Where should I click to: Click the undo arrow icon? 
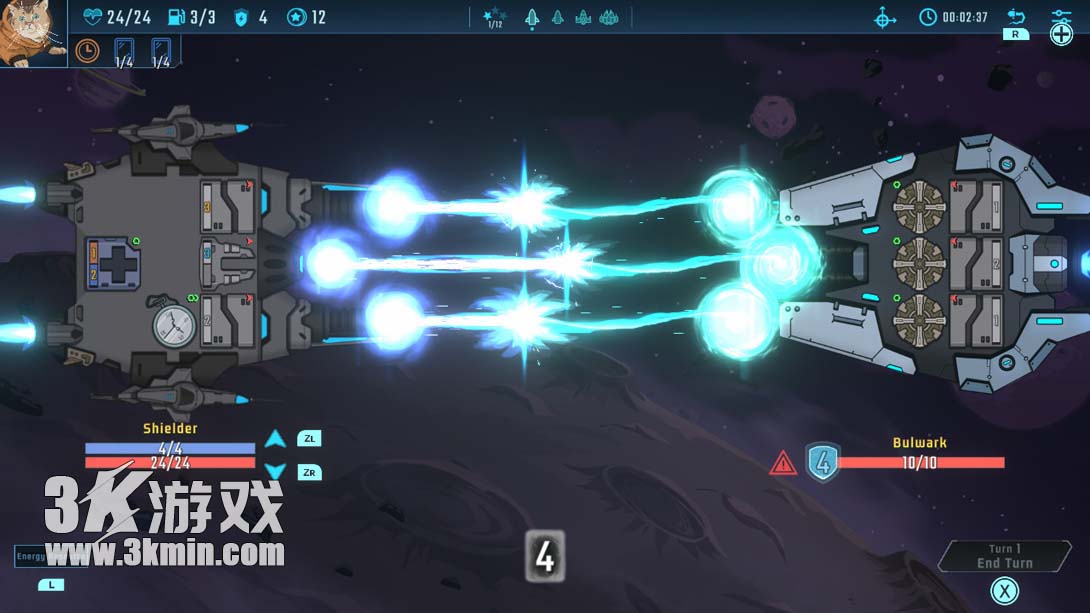click(1016, 16)
